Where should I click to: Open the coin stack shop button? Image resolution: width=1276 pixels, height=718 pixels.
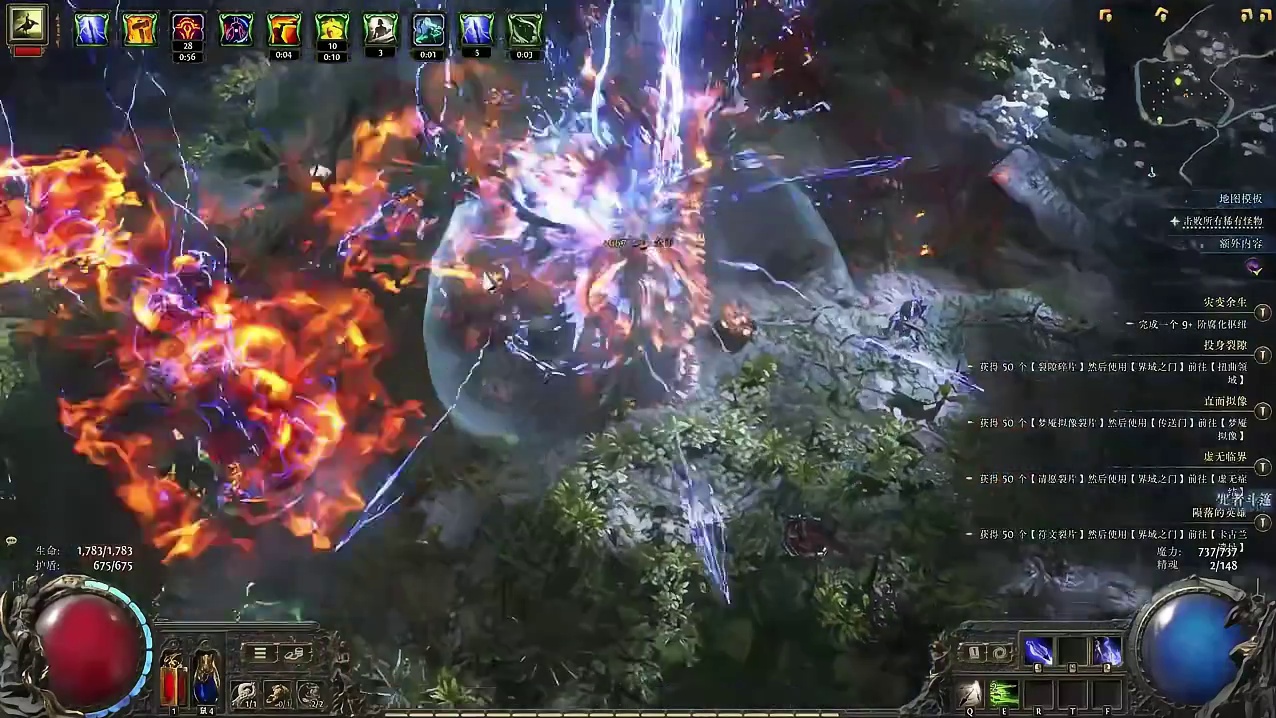tap(296, 653)
